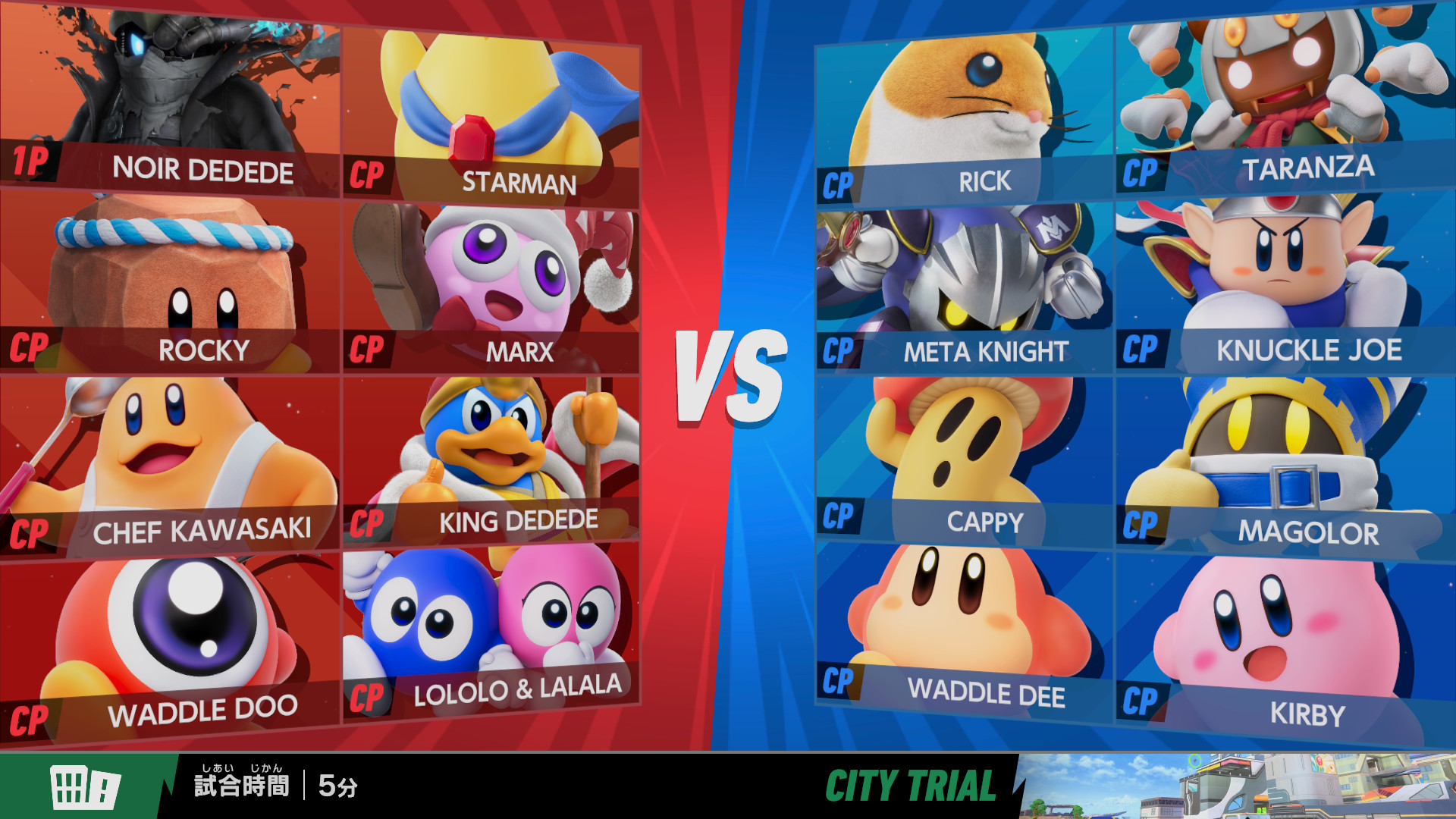
Task: Select the Magolor character tile
Action: 1285,463
